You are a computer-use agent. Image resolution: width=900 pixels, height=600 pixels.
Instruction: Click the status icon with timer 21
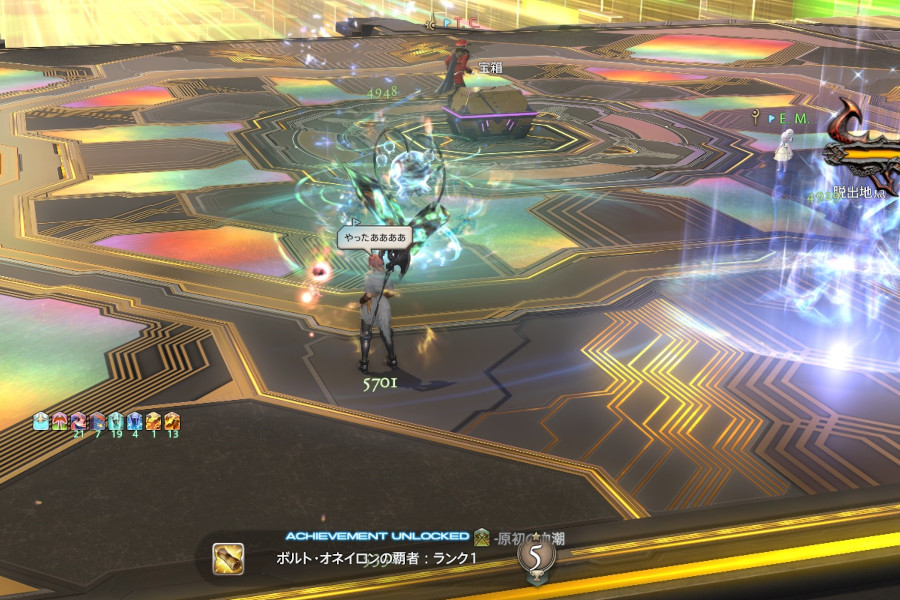point(78,422)
